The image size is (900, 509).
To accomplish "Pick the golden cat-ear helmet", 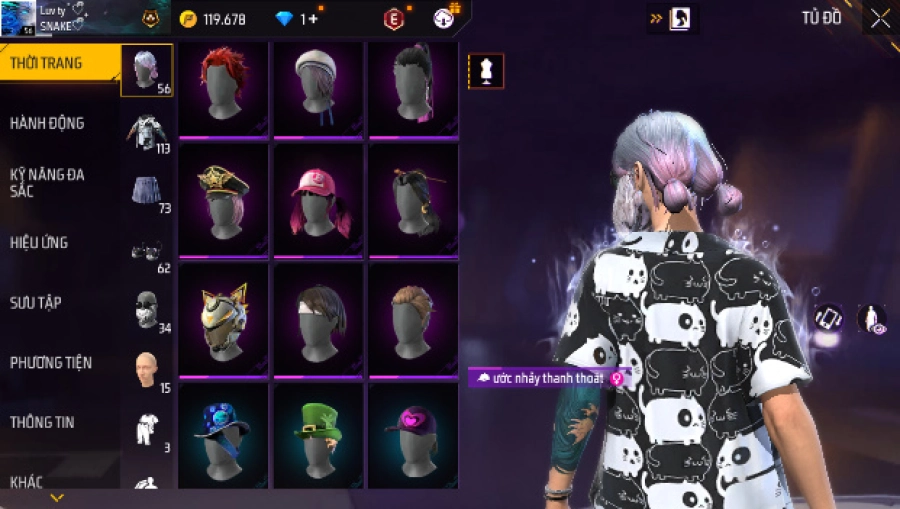I will coord(223,318).
